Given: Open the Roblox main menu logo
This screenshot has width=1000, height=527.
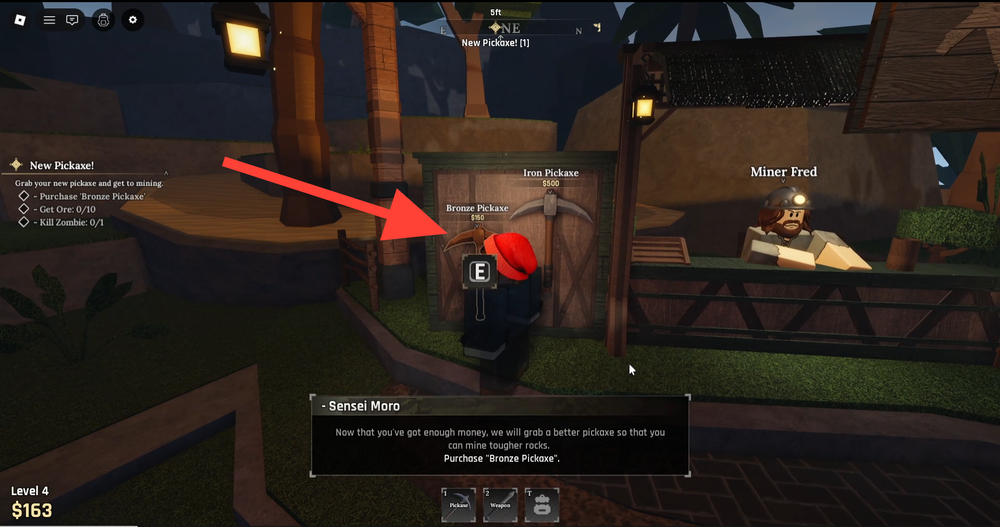Looking at the screenshot, I should [18, 20].
